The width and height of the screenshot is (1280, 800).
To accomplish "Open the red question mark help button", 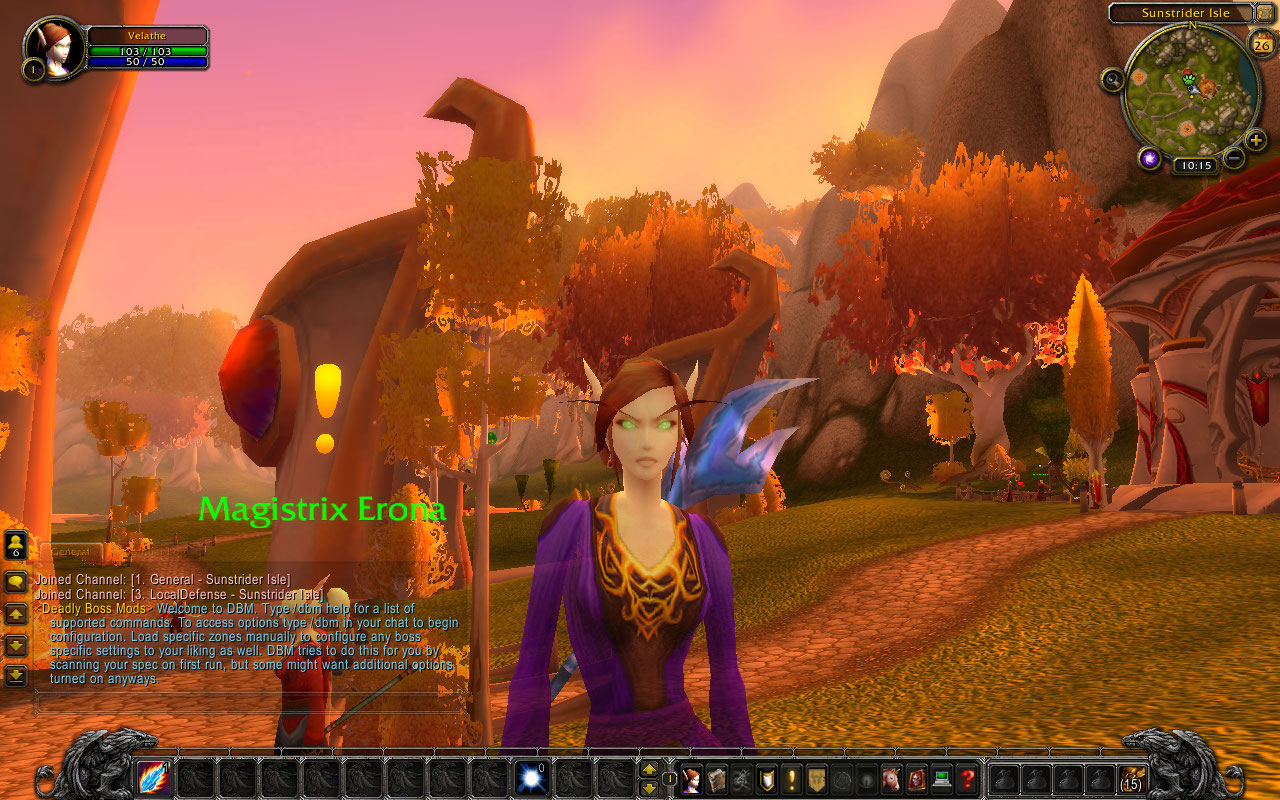I will click(967, 779).
